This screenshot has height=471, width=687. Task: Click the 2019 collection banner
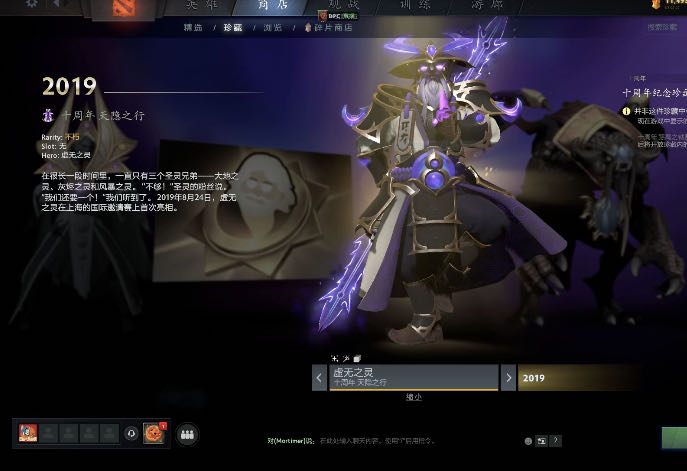click(600, 378)
